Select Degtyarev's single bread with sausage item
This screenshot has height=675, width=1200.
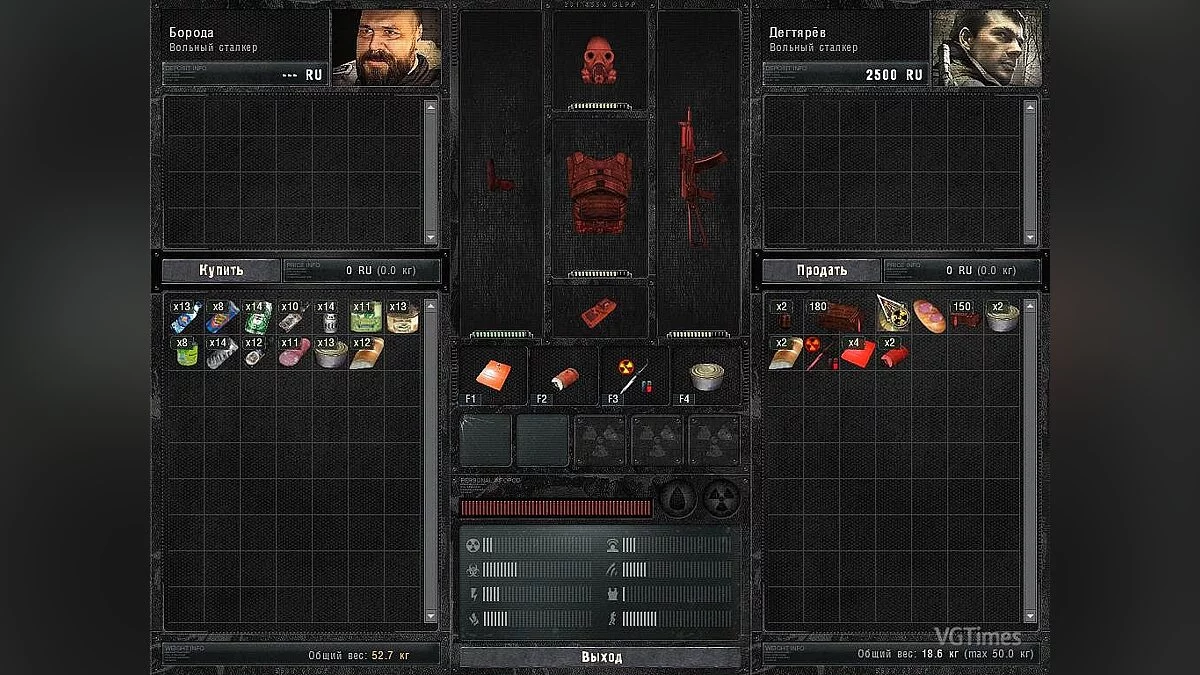930,317
